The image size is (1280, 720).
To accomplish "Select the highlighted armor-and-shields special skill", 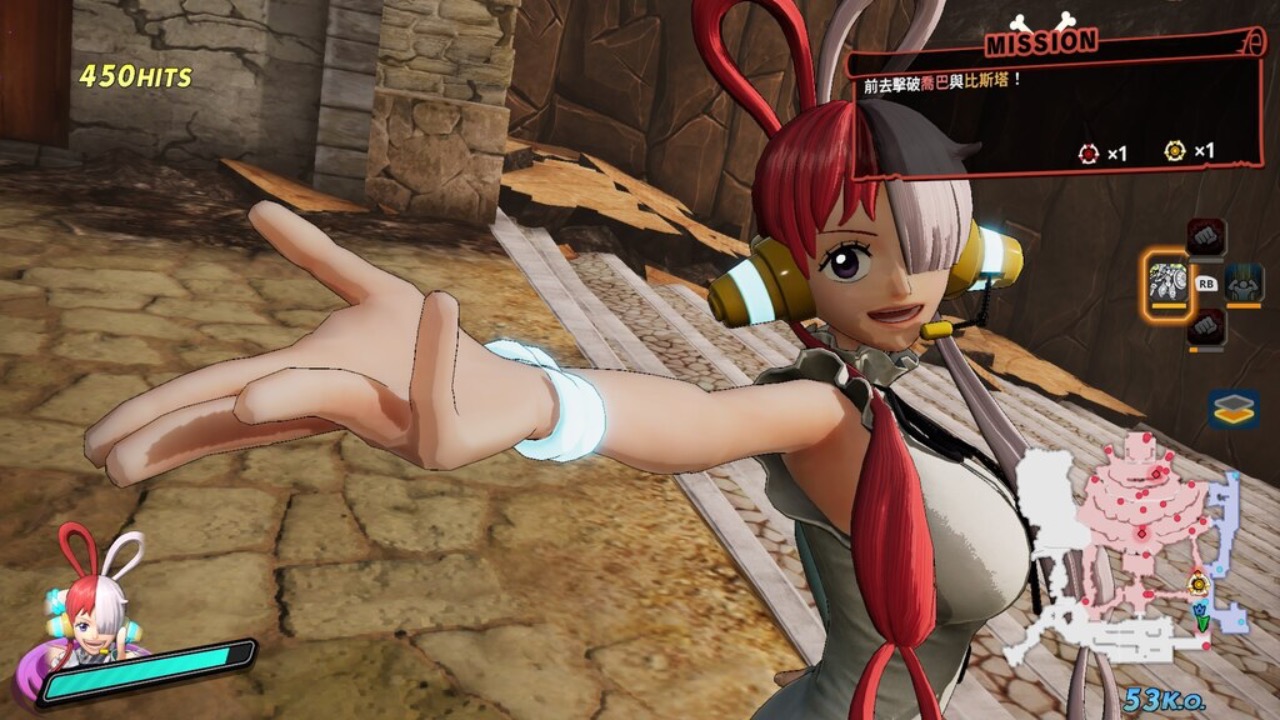I will [x=1167, y=282].
